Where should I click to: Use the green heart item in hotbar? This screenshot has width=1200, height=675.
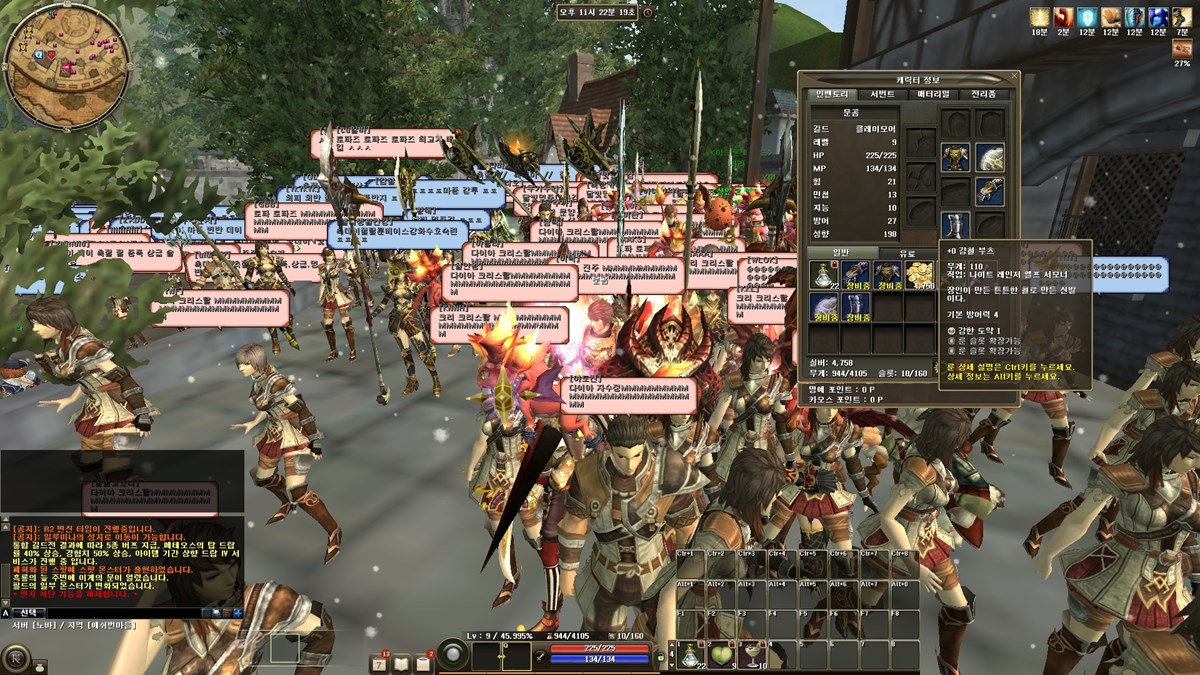tap(721, 655)
